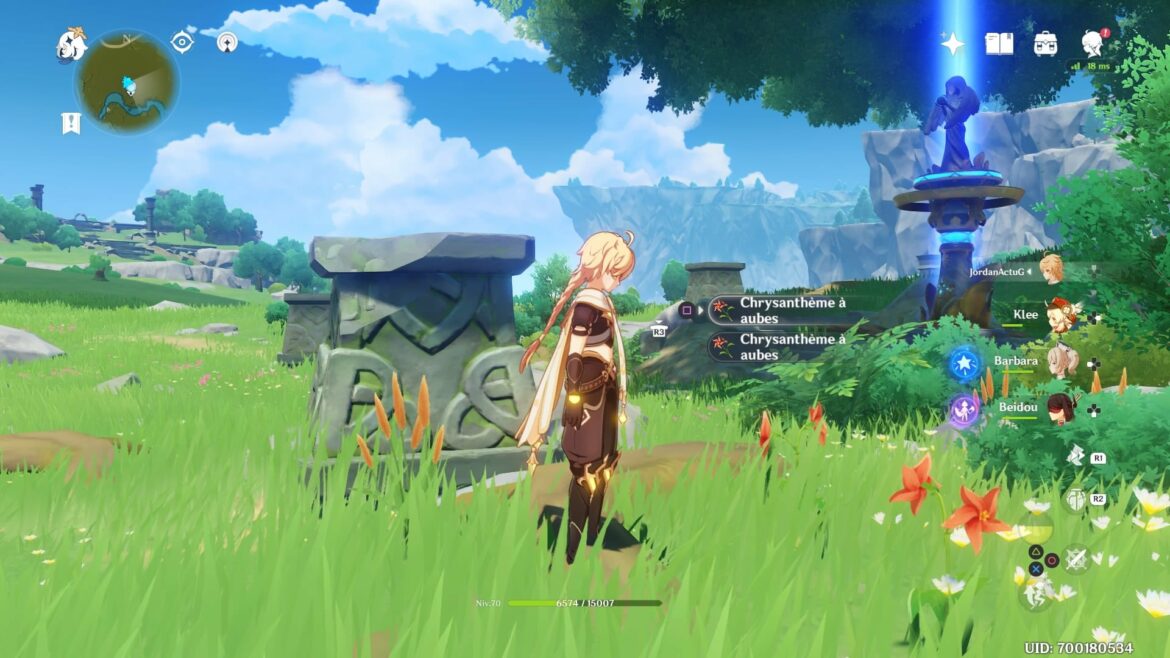Open the Wish star icon
The height and width of the screenshot is (658, 1170).
(x=952, y=43)
